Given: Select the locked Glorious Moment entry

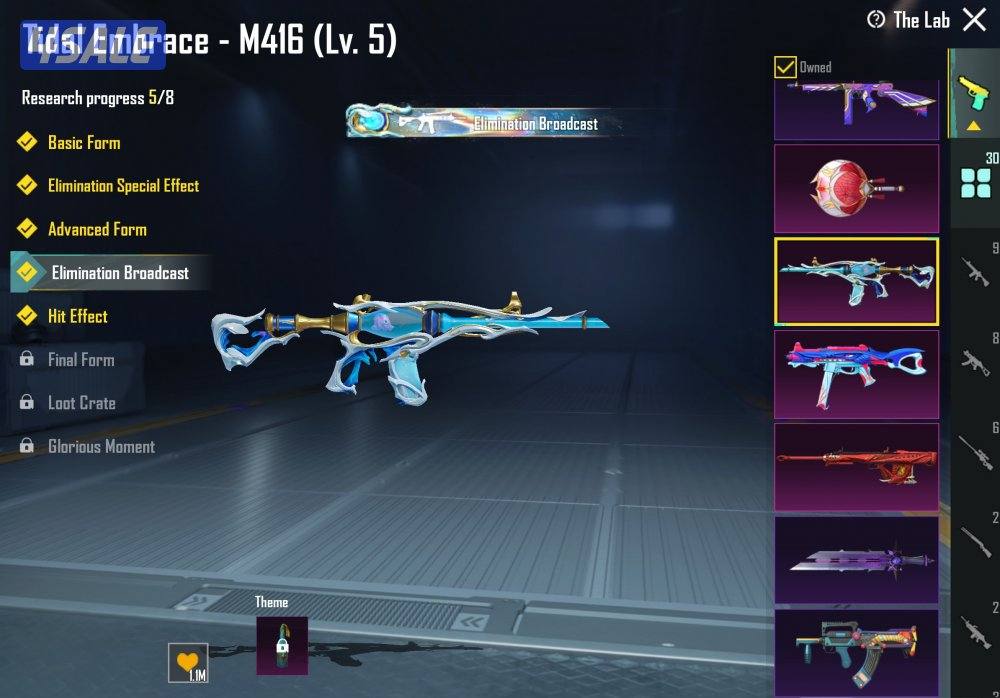Looking at the screenshot, I should [x=101, y=447].
